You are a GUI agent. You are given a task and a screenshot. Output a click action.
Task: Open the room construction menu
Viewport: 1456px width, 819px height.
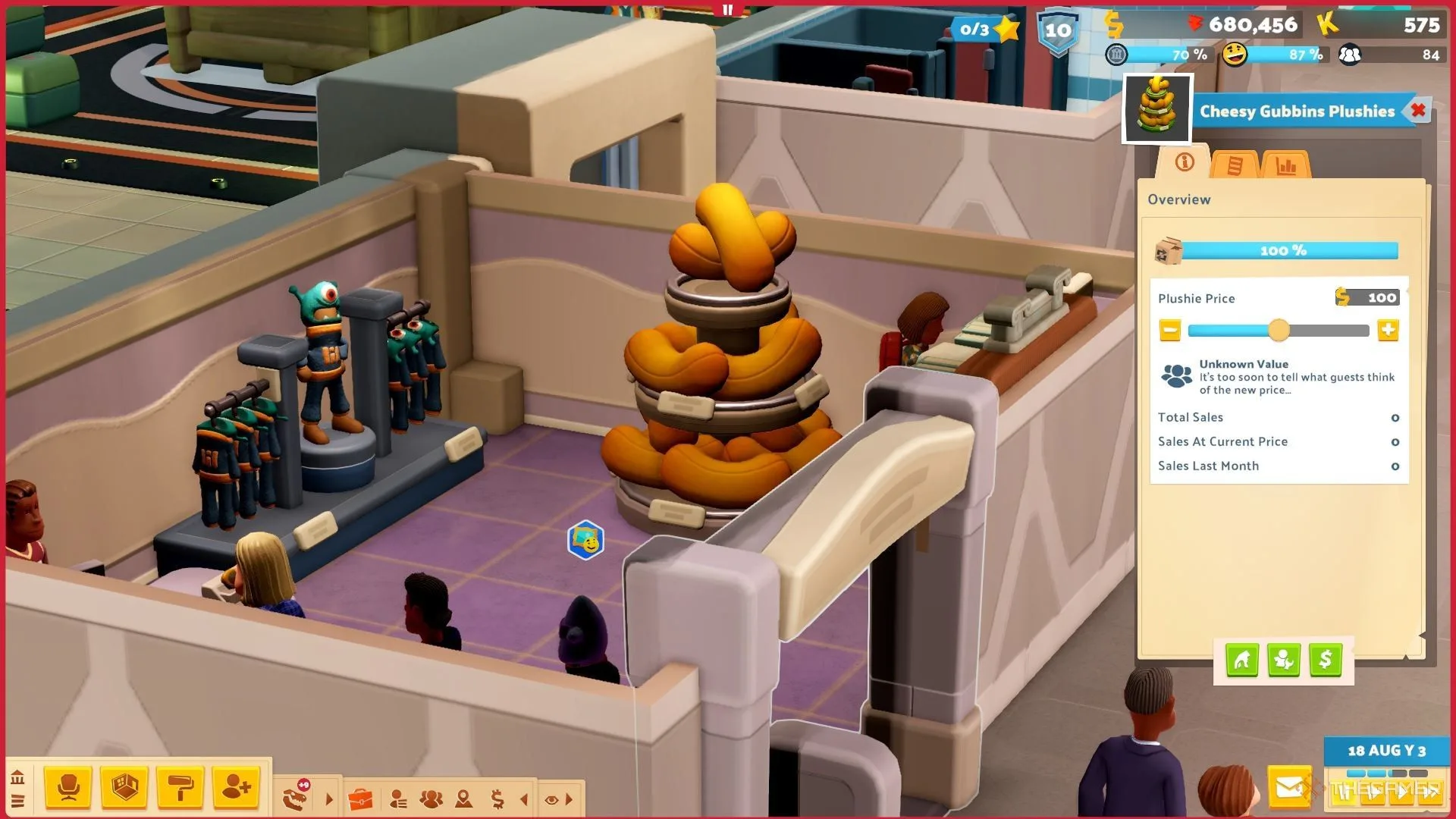(124, 788)
